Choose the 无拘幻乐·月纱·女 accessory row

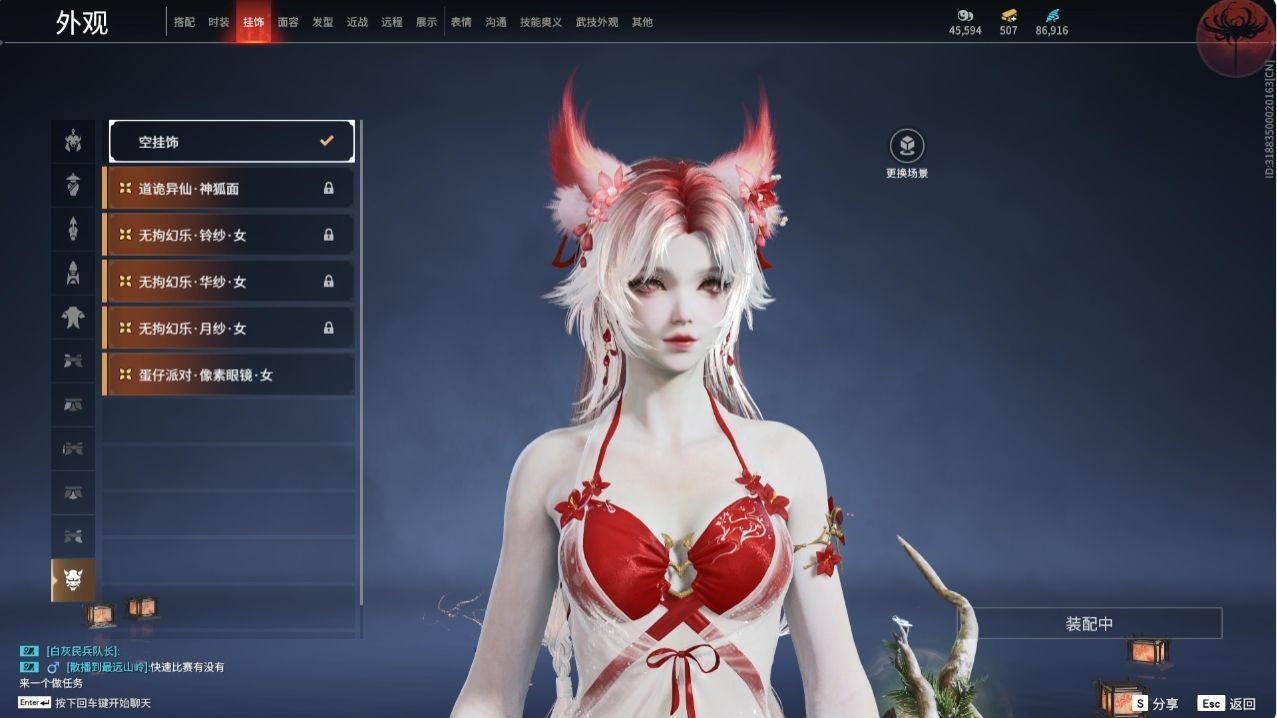coord(229,328)
